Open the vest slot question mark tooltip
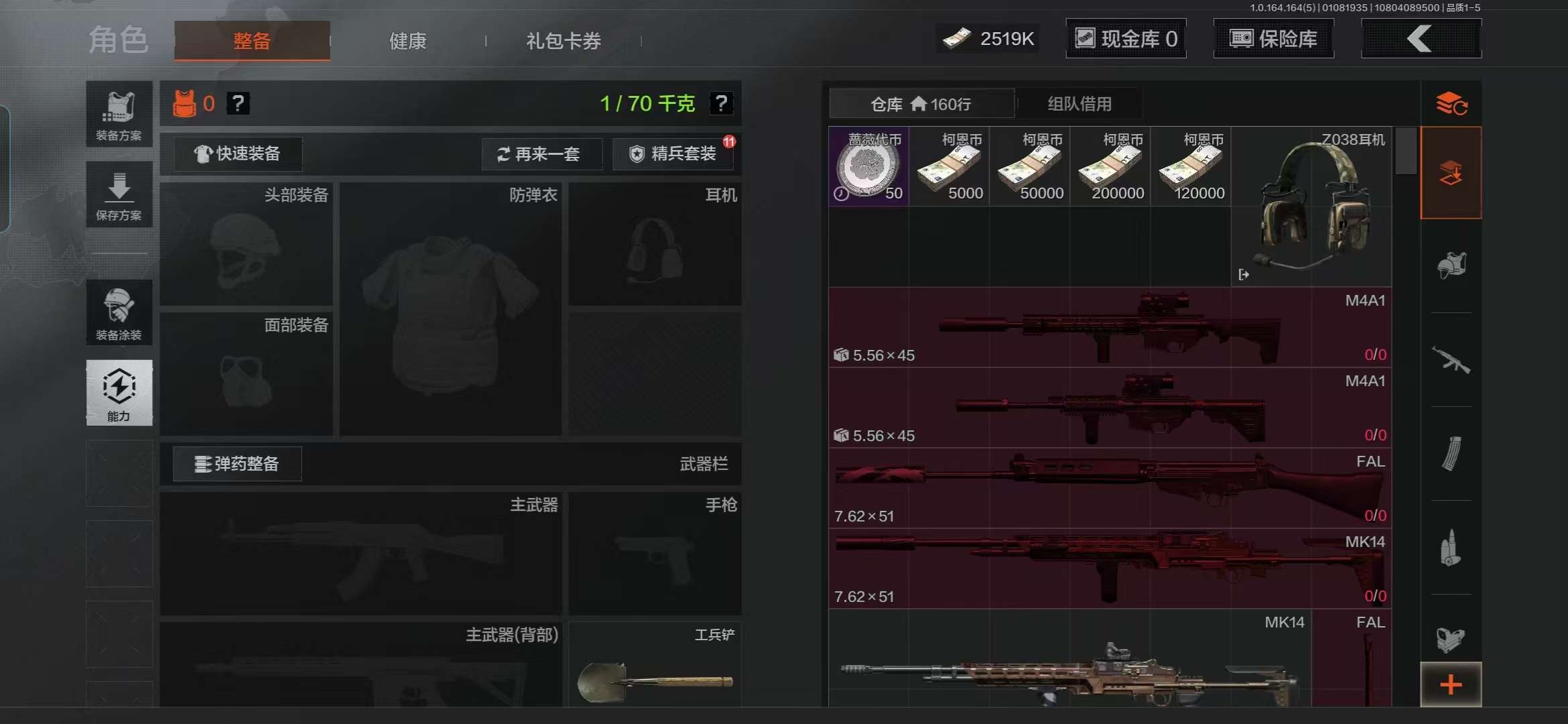1568x724 pixels. tap(239, 103)
